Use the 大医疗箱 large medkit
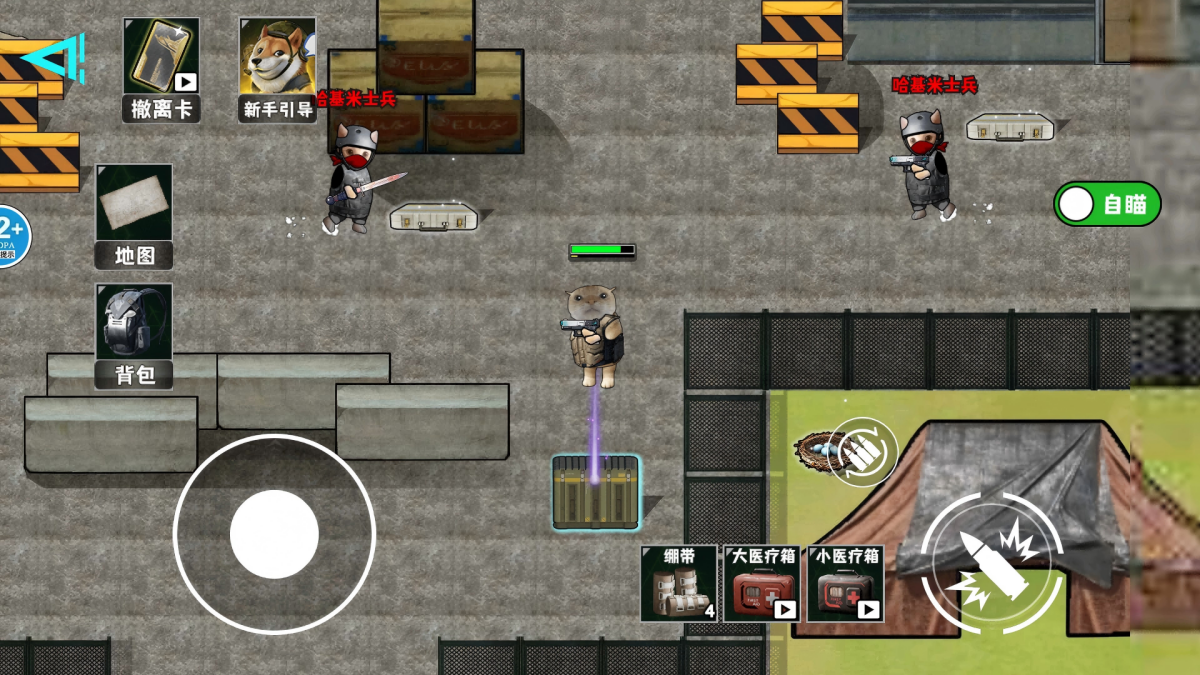 pos(762,583)
